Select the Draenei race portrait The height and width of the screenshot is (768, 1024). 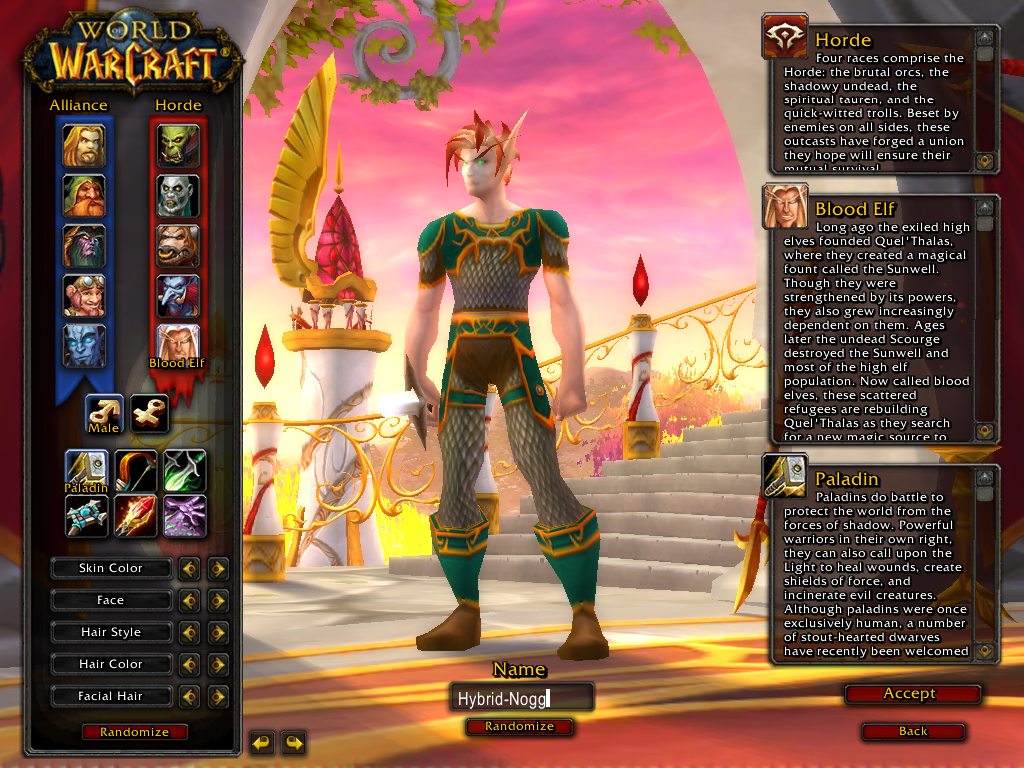[x=84, y=346]
